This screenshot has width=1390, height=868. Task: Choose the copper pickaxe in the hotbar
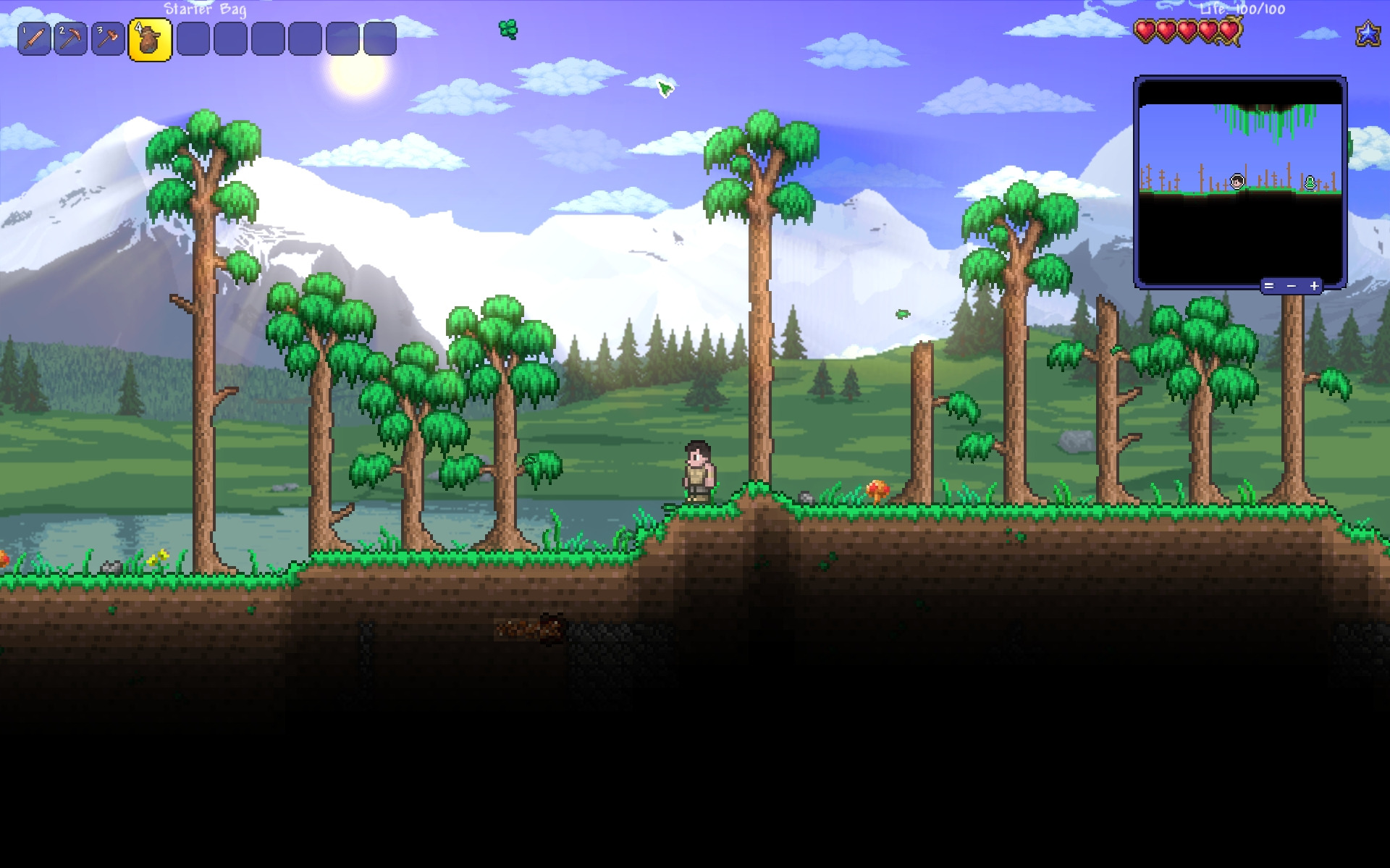[x=71, y=39]
